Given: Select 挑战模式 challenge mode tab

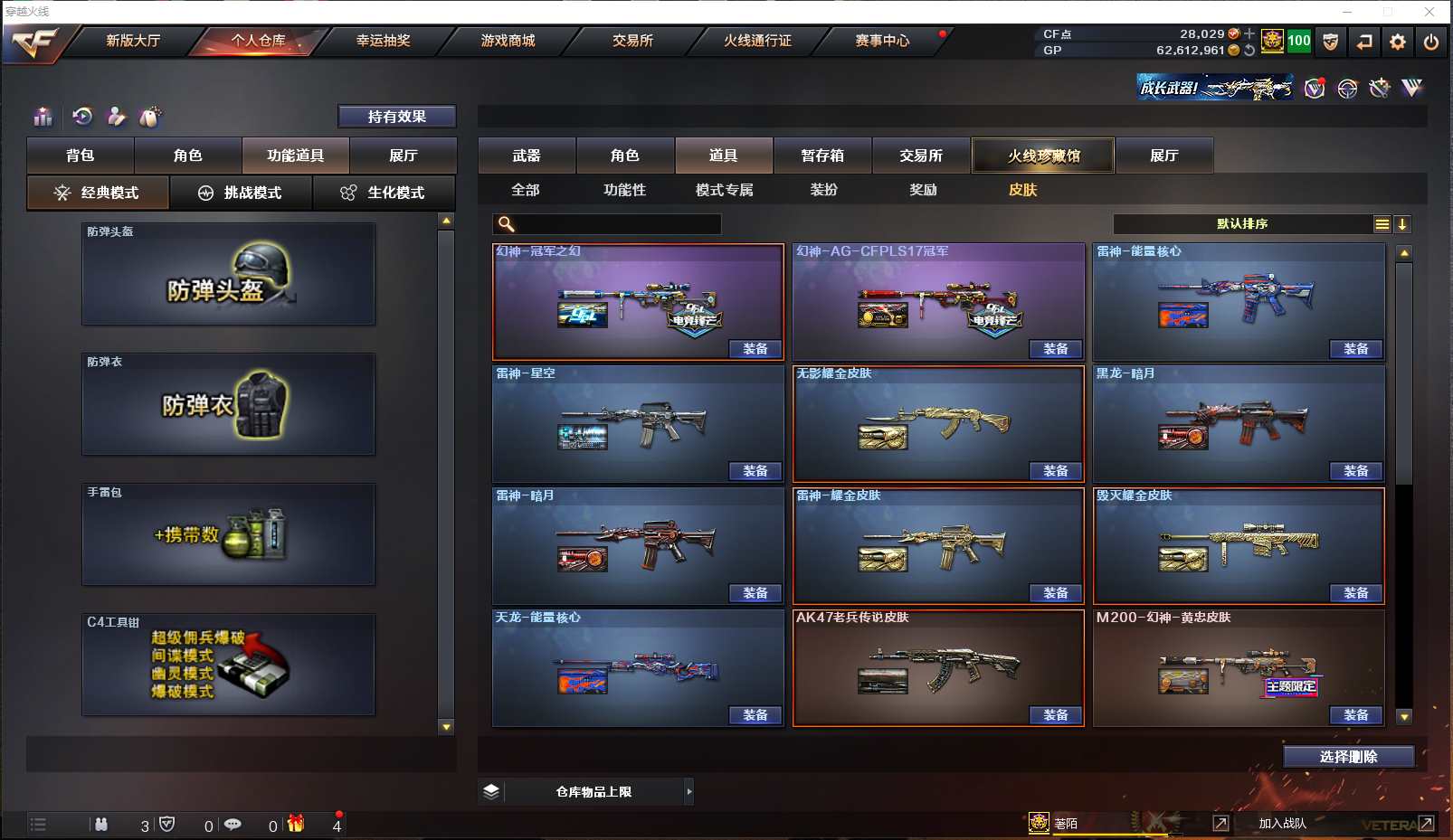Looking at the screenshot, I should pyautogui.click(x=242, y=193).
